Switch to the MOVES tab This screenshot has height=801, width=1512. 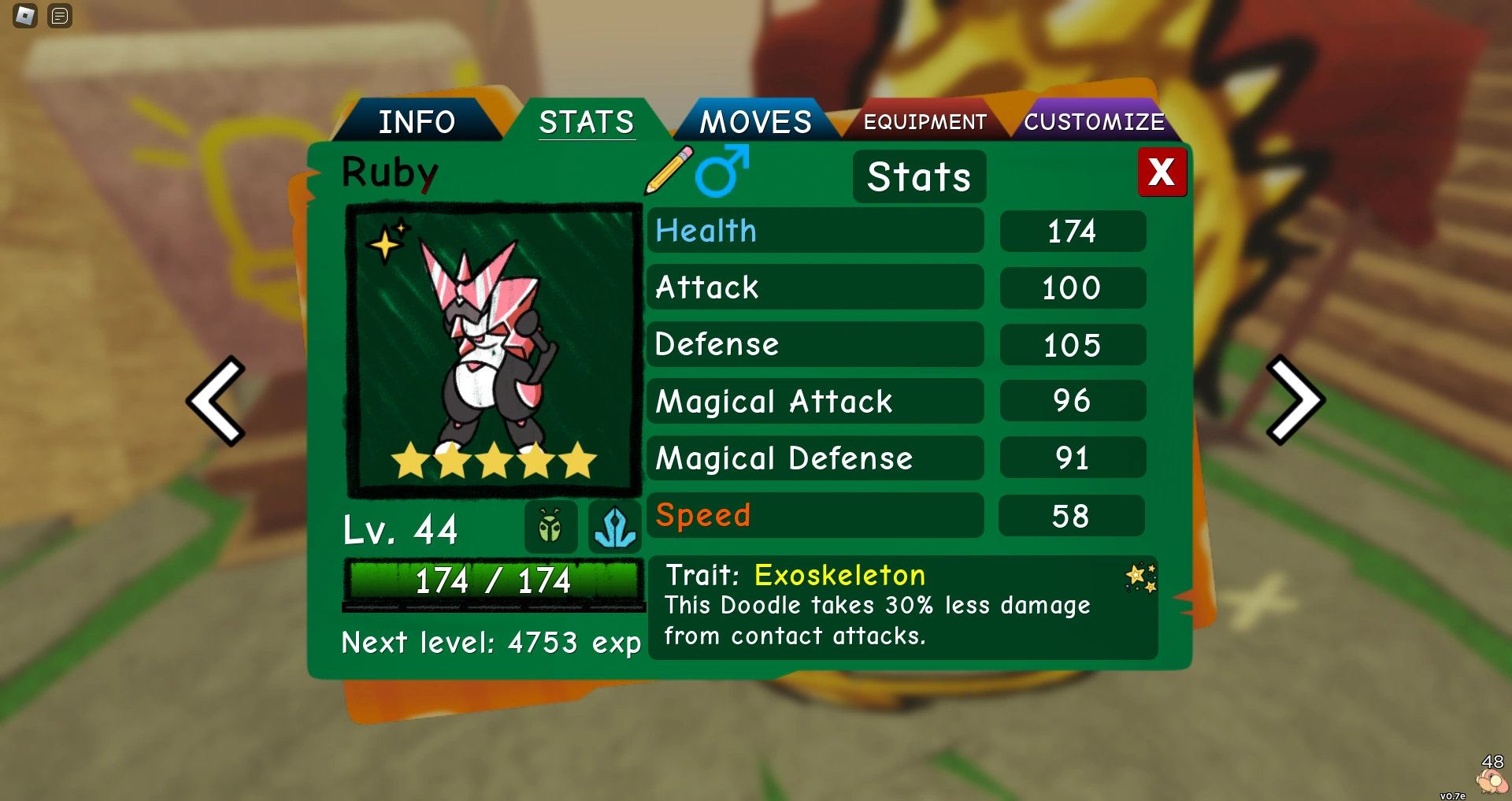(757, 121)
